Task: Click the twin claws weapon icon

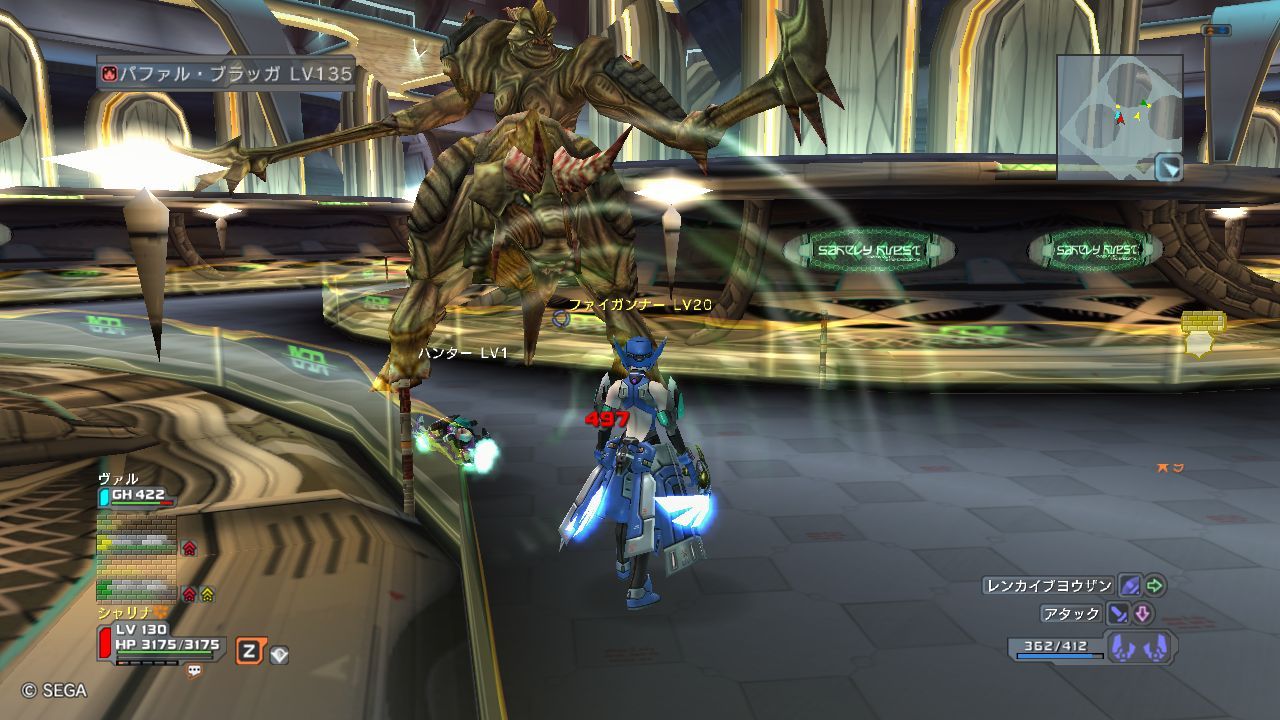Action: pyautogui.click(x=1139, y=648)
